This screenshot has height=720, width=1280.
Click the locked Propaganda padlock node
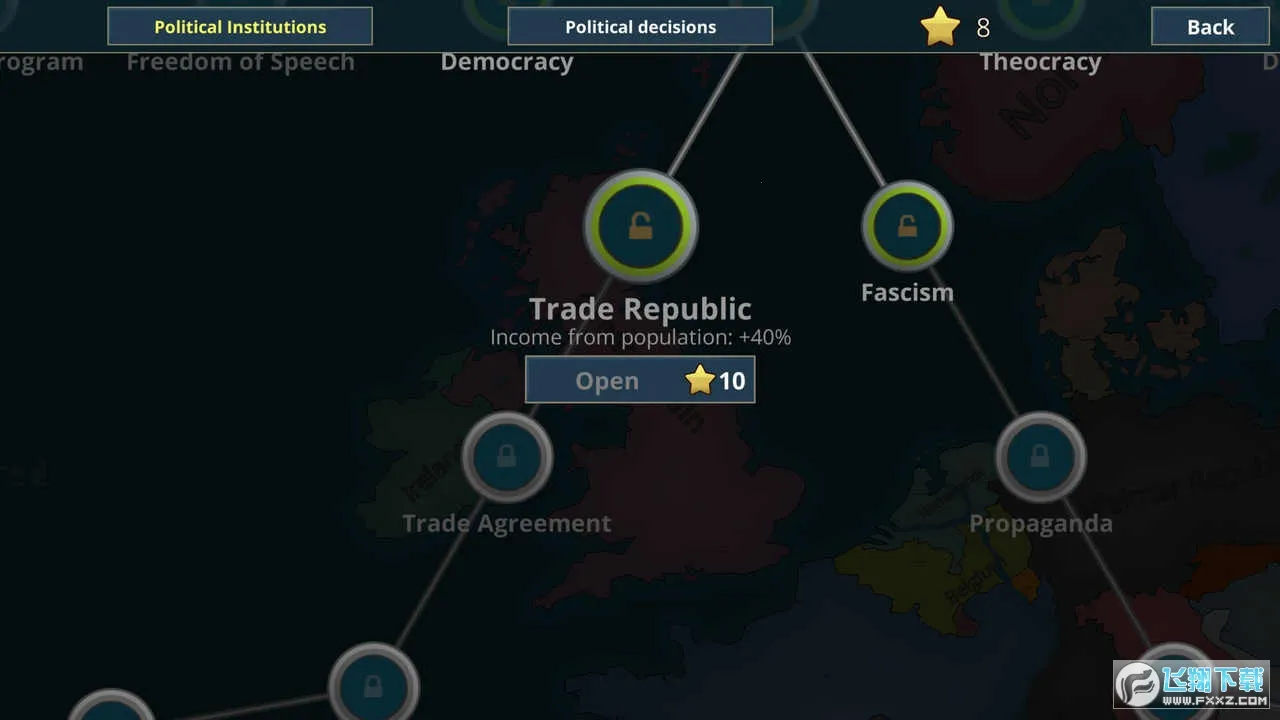point(1040,457)
